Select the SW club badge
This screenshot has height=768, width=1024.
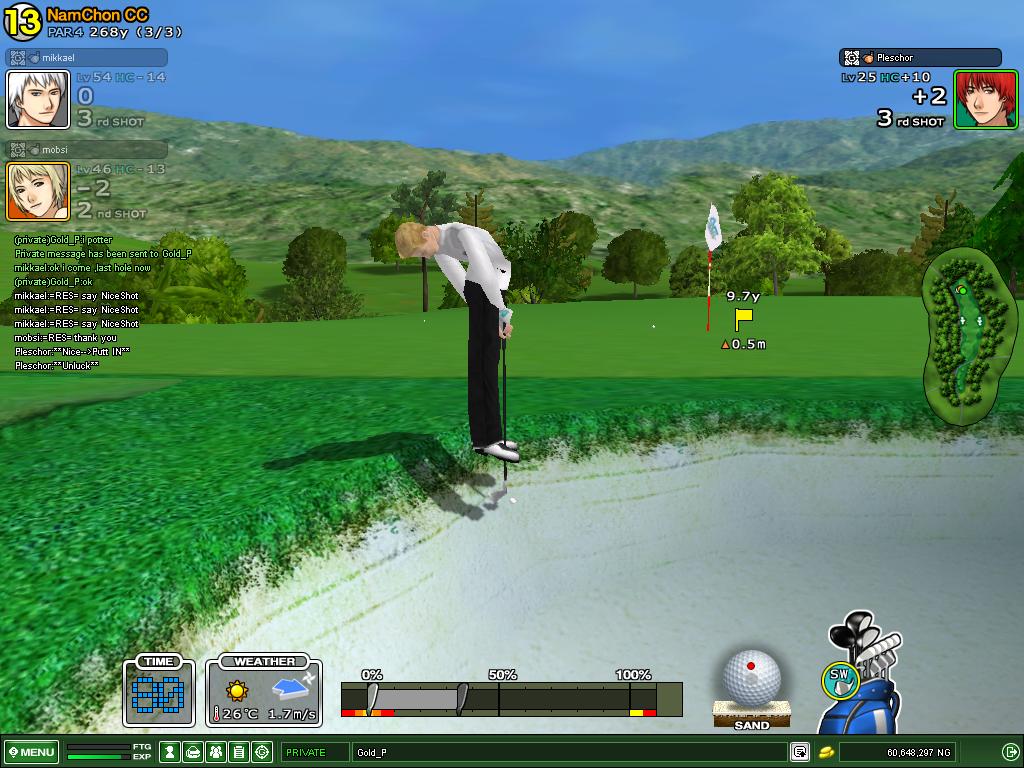point(840,680)
